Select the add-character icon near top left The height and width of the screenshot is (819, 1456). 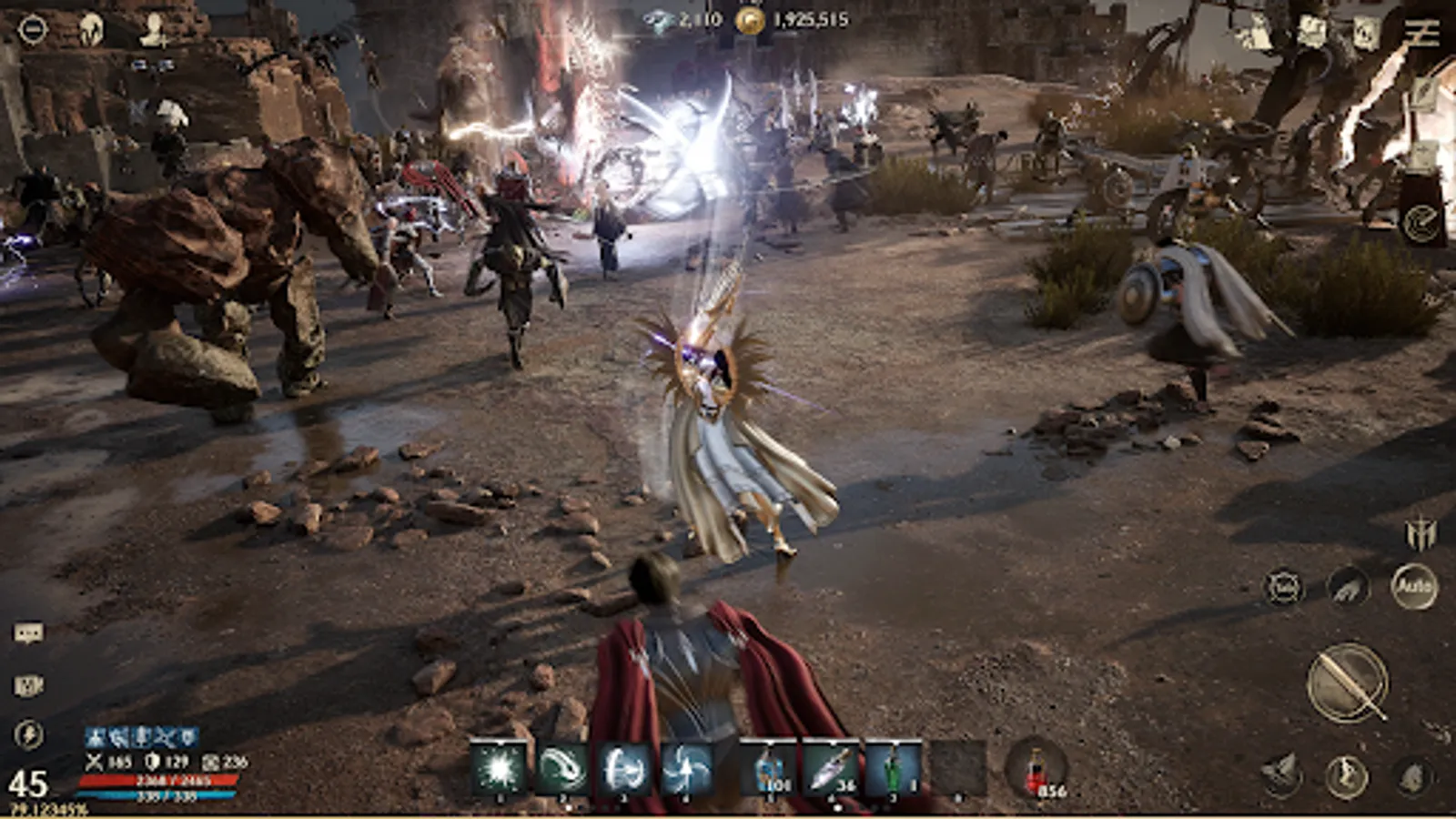[x=152, y=30]
